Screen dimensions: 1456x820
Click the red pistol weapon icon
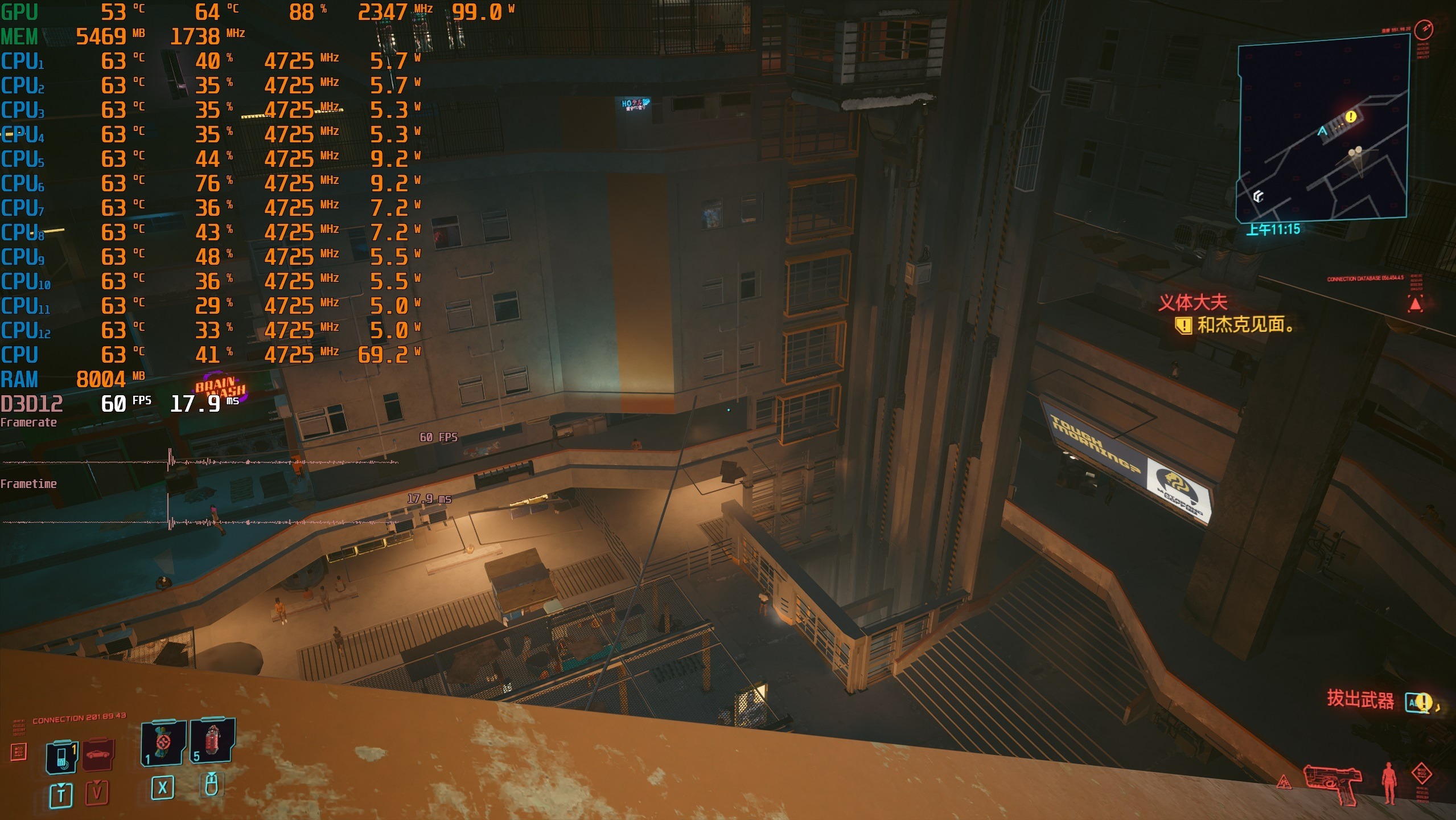click(x=1333, y=784)
